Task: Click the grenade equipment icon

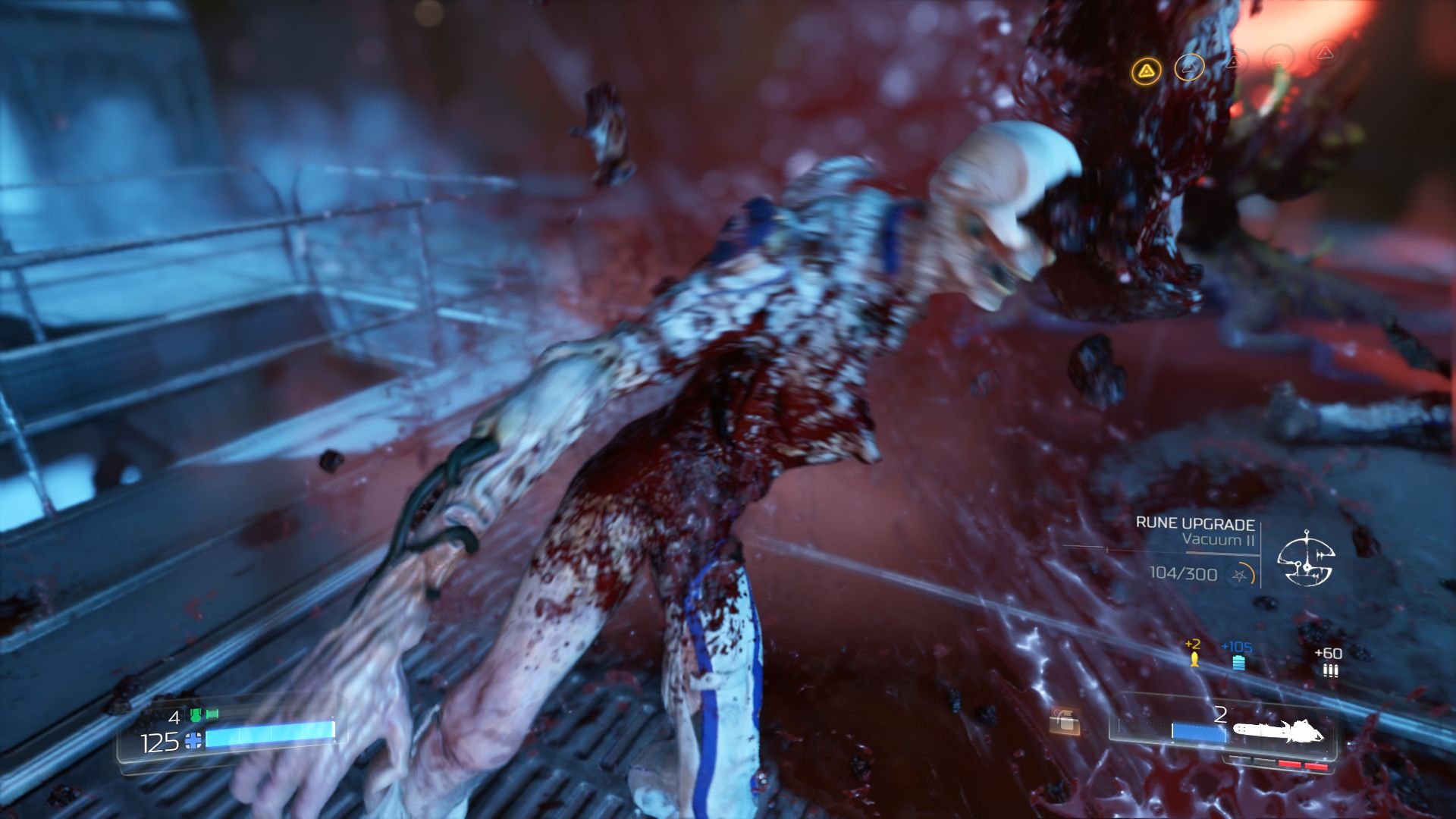Action: coord(1065,721)
